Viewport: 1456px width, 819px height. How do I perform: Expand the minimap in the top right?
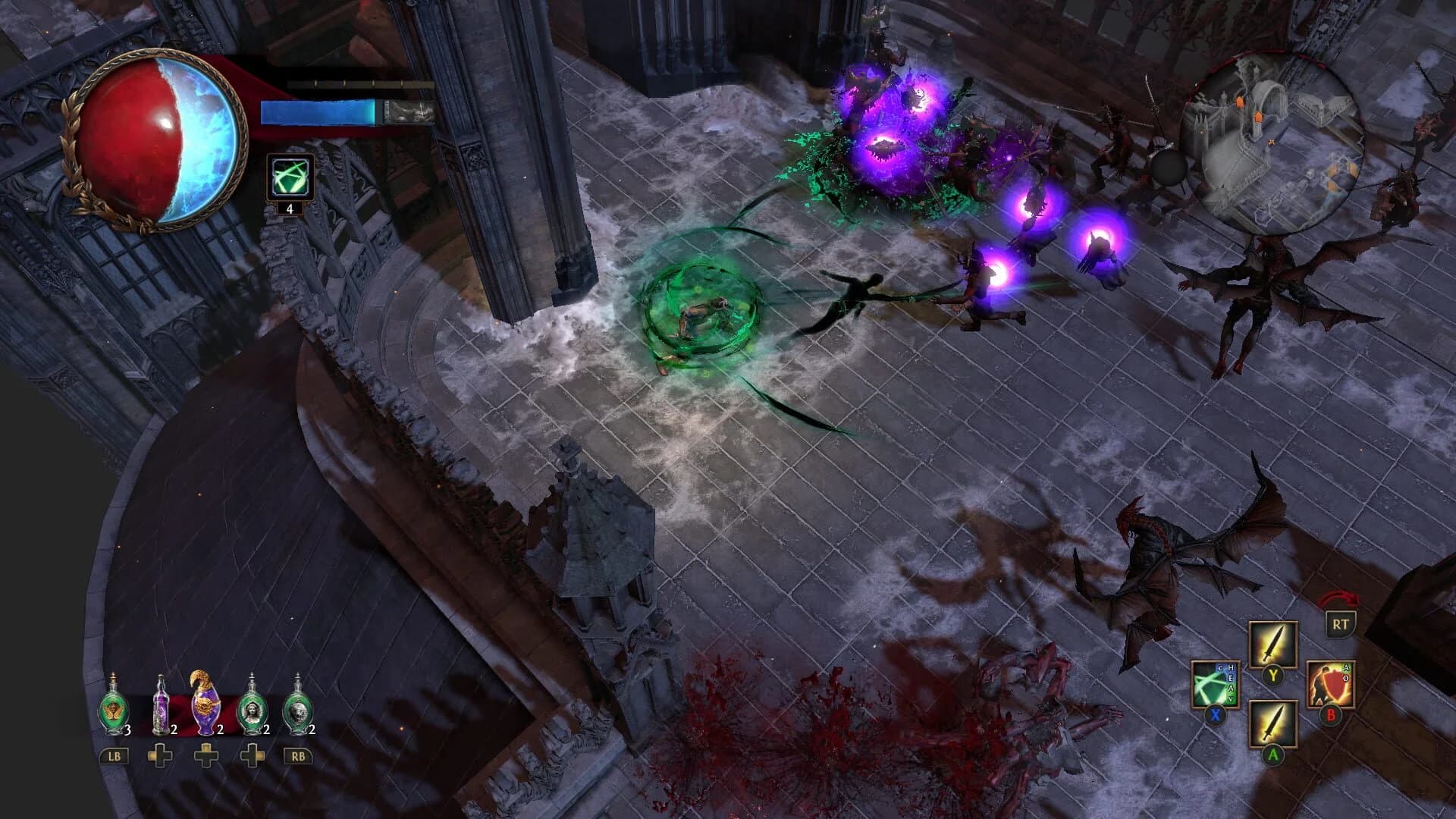(1274, 136)
